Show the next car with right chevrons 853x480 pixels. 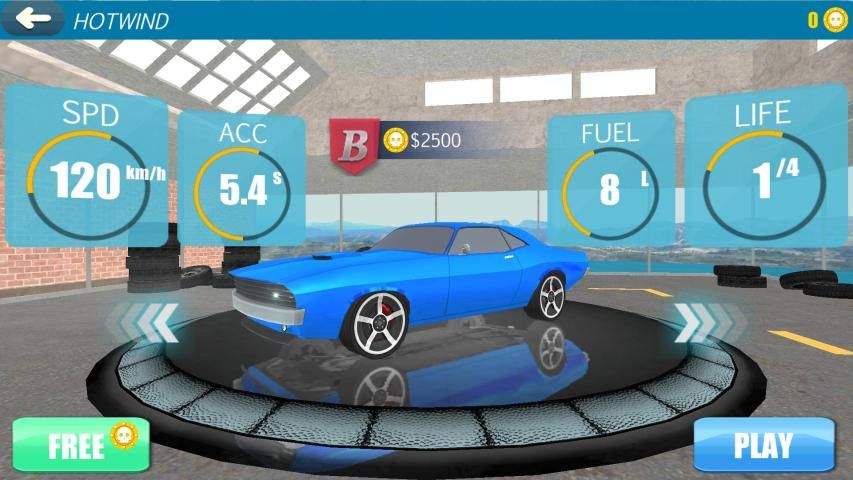(696, 322)
